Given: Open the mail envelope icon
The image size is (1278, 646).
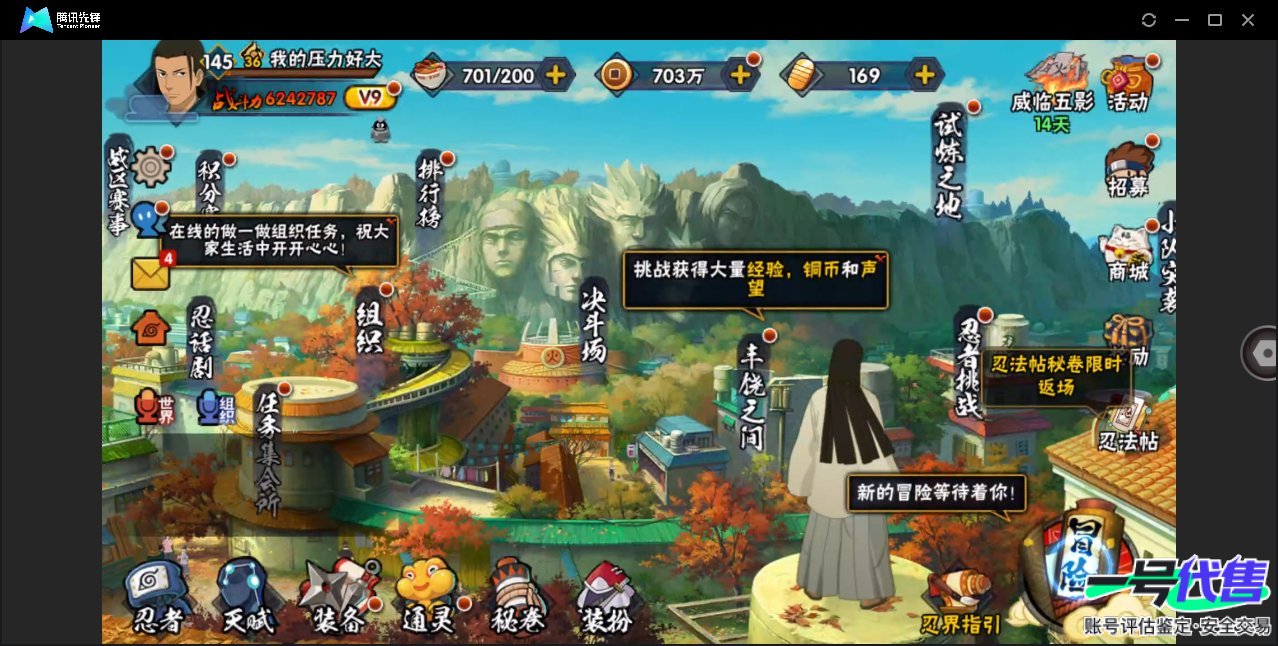Looking at the screenshot, I should pos(150,273).
